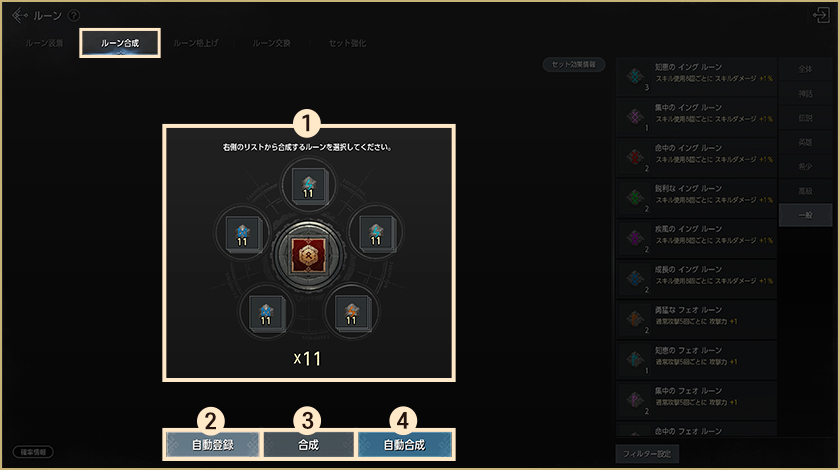840x470 pixels.
Task: Switch to the ルーン装備 tab
Action: 43,44
